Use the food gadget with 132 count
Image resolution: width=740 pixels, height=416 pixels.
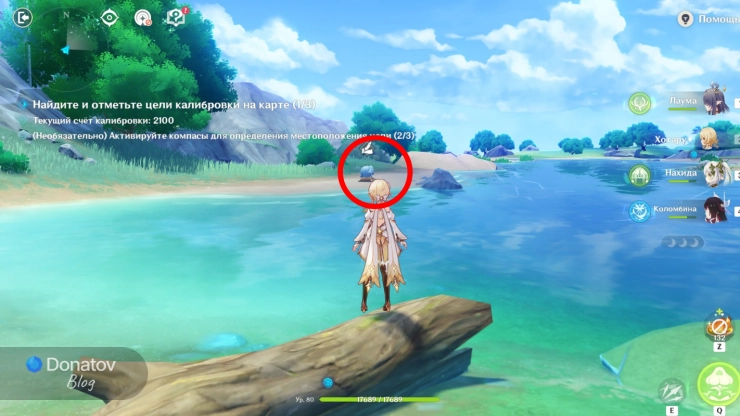[716, 326]
